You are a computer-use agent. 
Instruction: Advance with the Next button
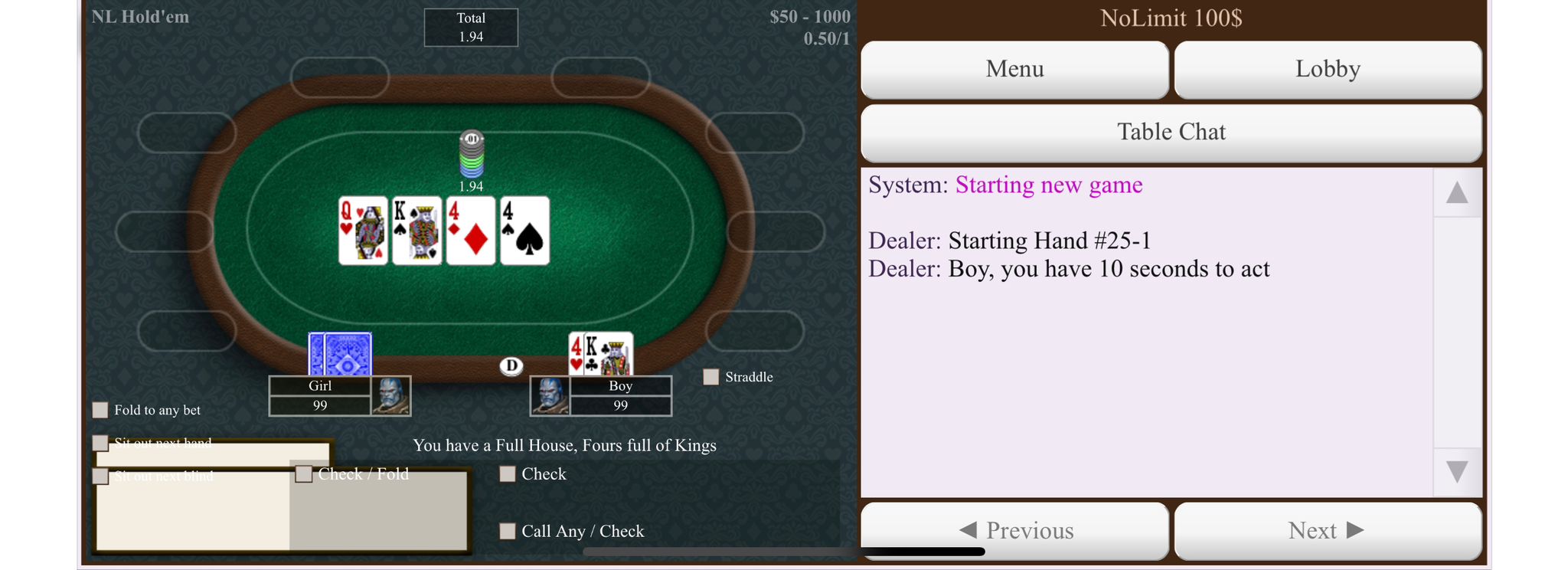pos(1327,530)
